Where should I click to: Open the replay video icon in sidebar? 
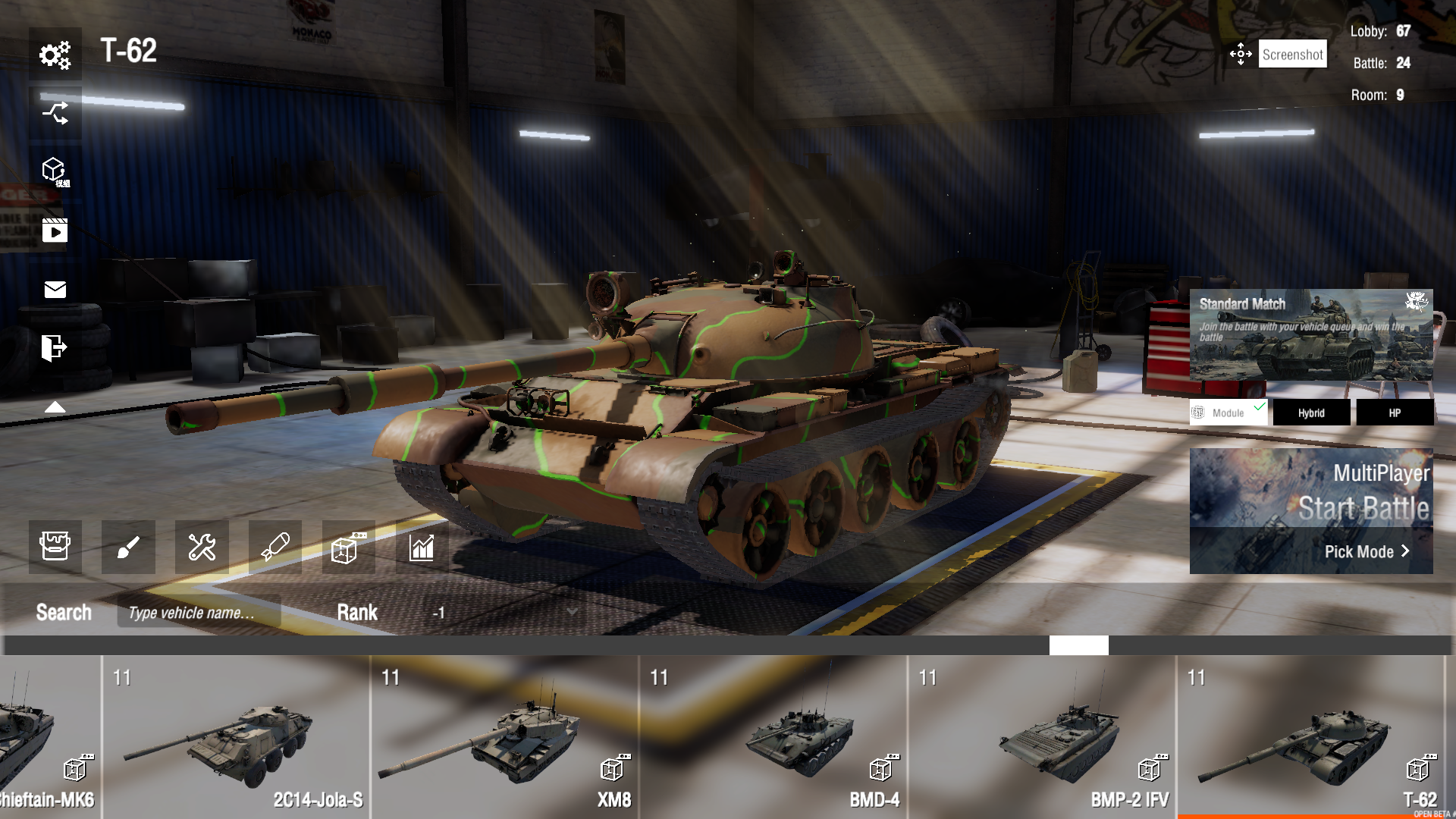click(x=55, y=231)
